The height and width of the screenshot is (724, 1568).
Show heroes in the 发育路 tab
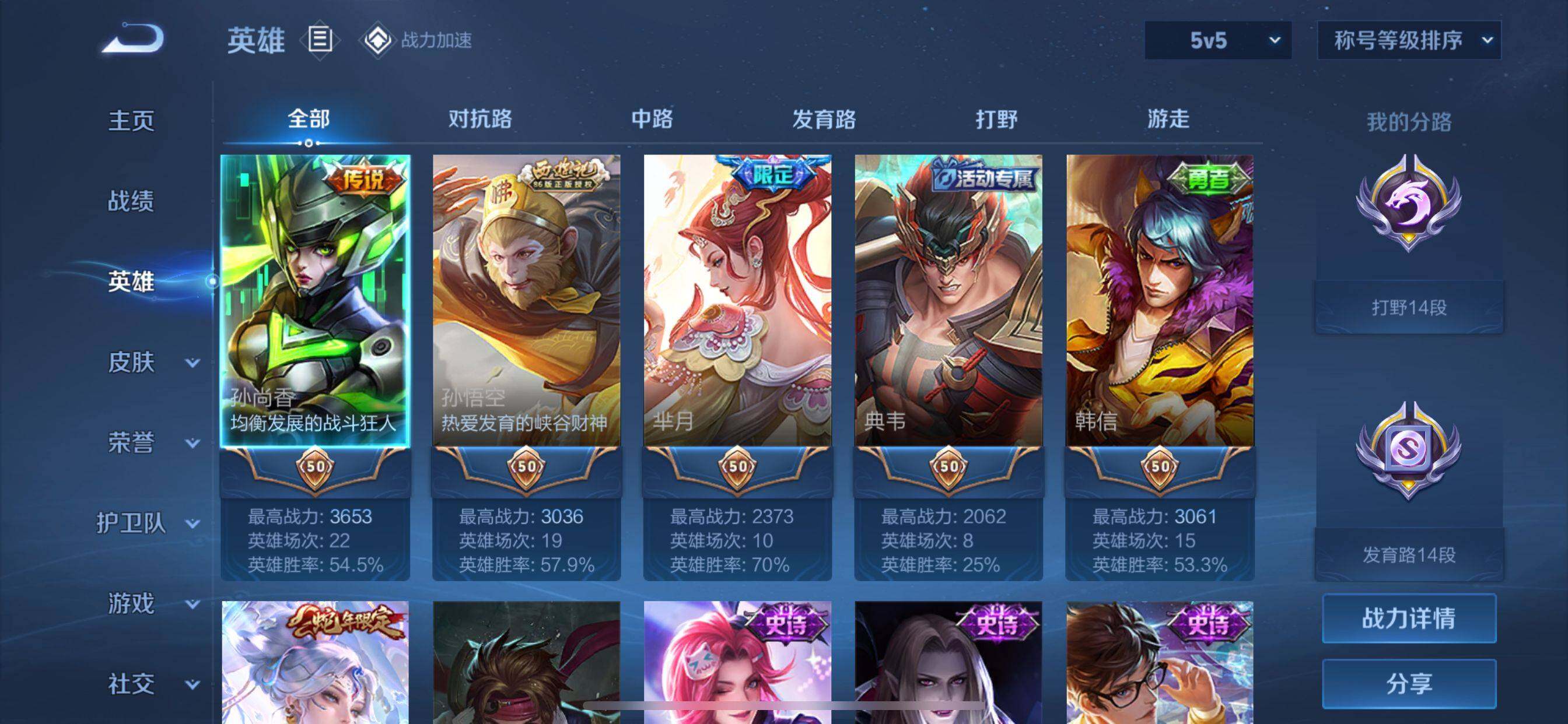pyautogui.click(x=824, y=119)
